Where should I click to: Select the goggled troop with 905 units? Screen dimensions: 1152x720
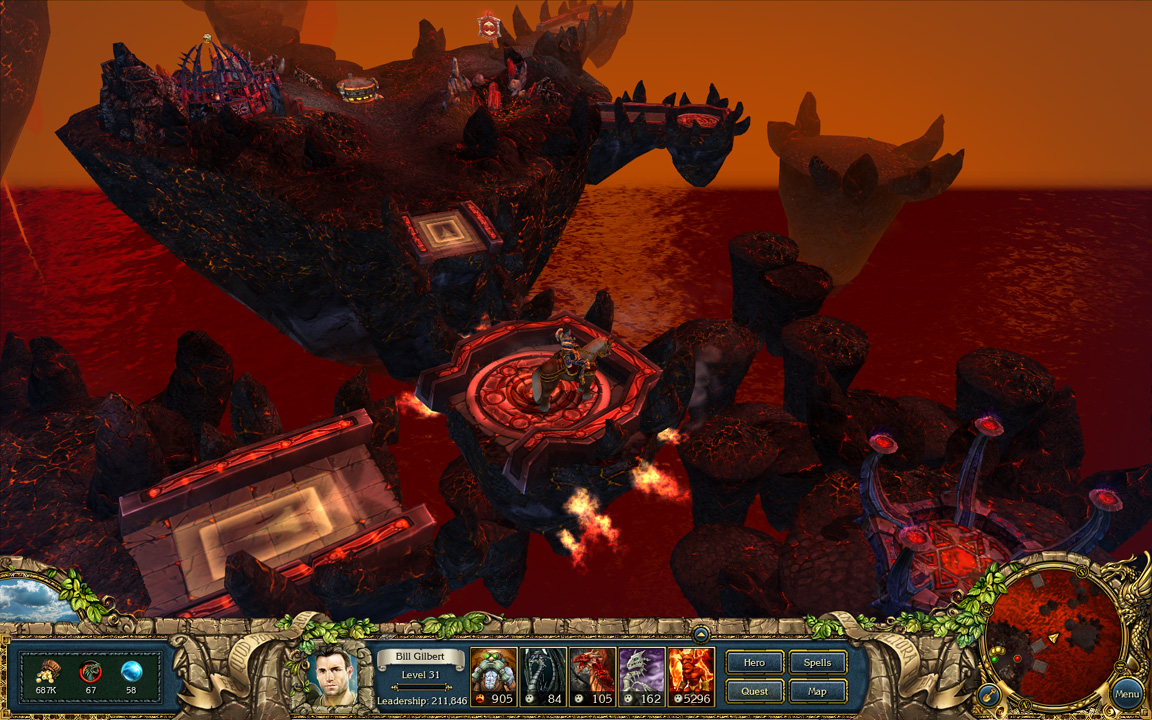[x=494, y=677]
